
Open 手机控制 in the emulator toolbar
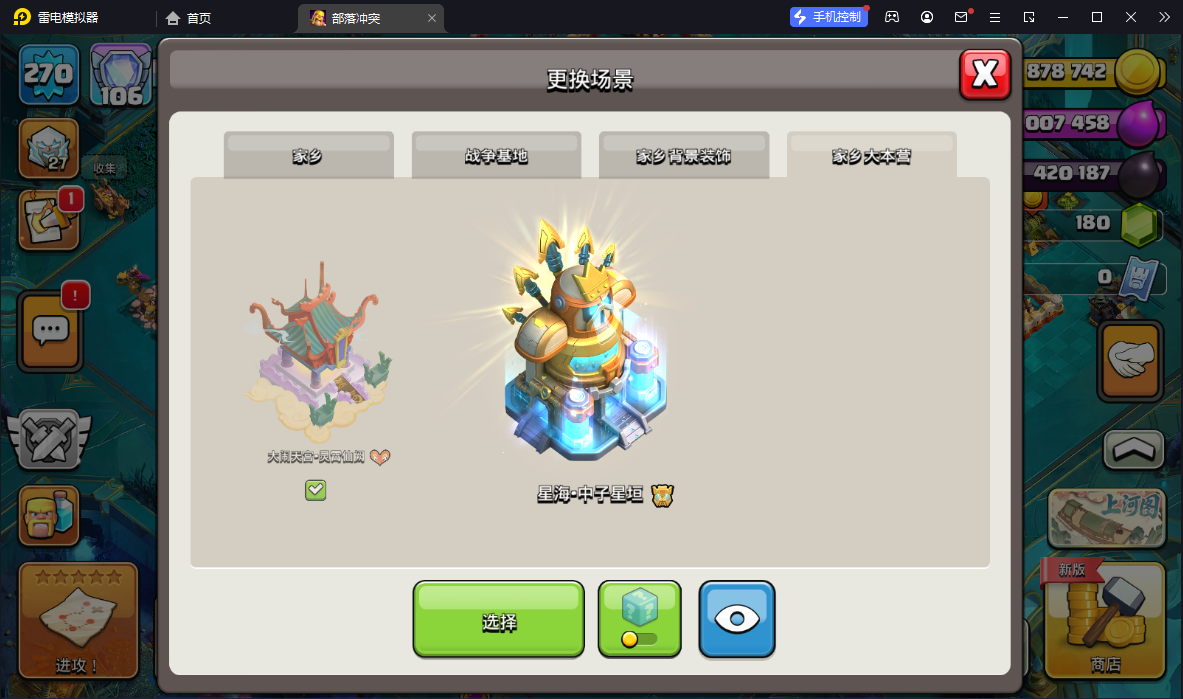pyautogui.click(x=829, y=17)
